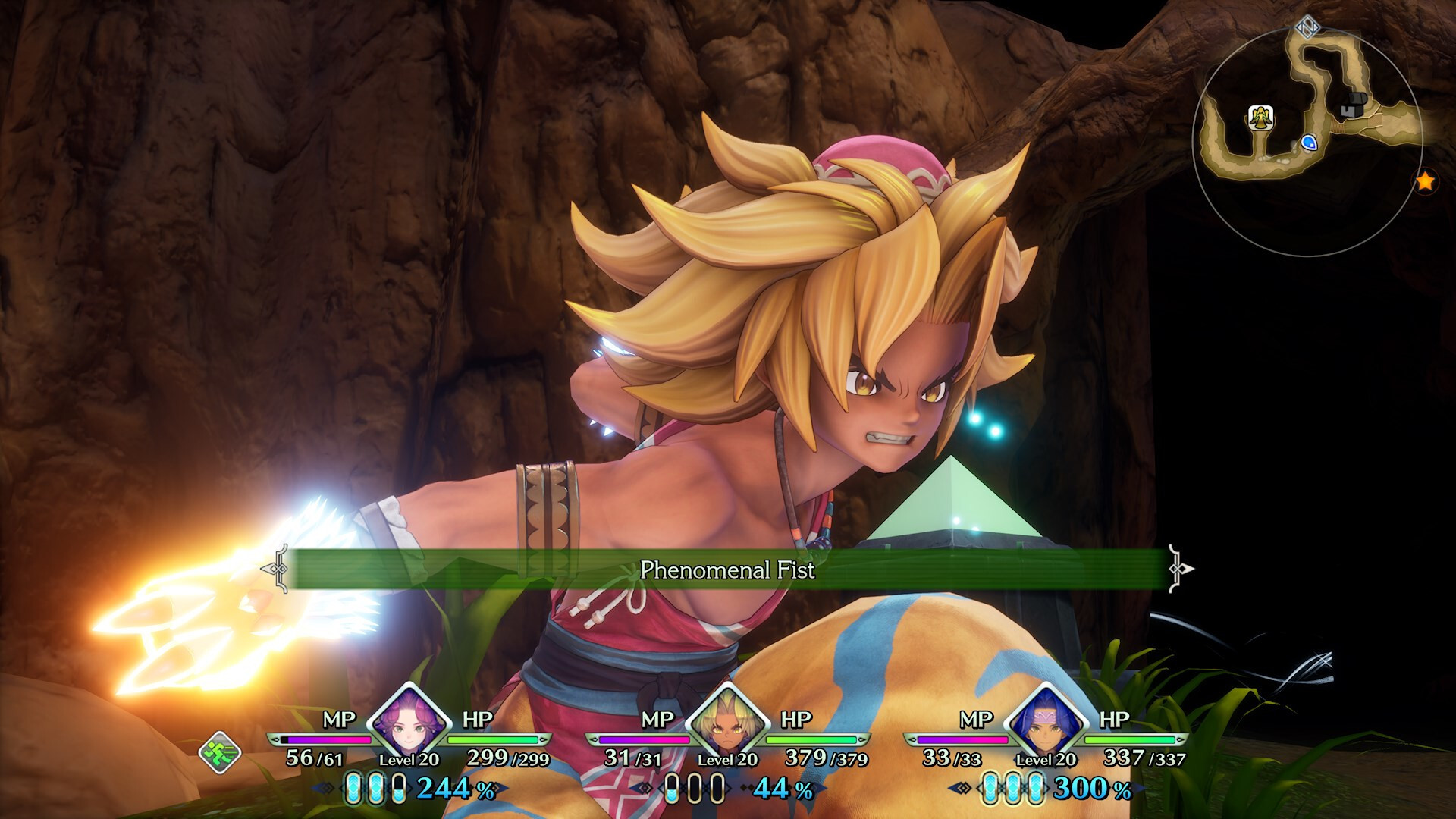Select the green speed-boost status icon

(220, 752)
